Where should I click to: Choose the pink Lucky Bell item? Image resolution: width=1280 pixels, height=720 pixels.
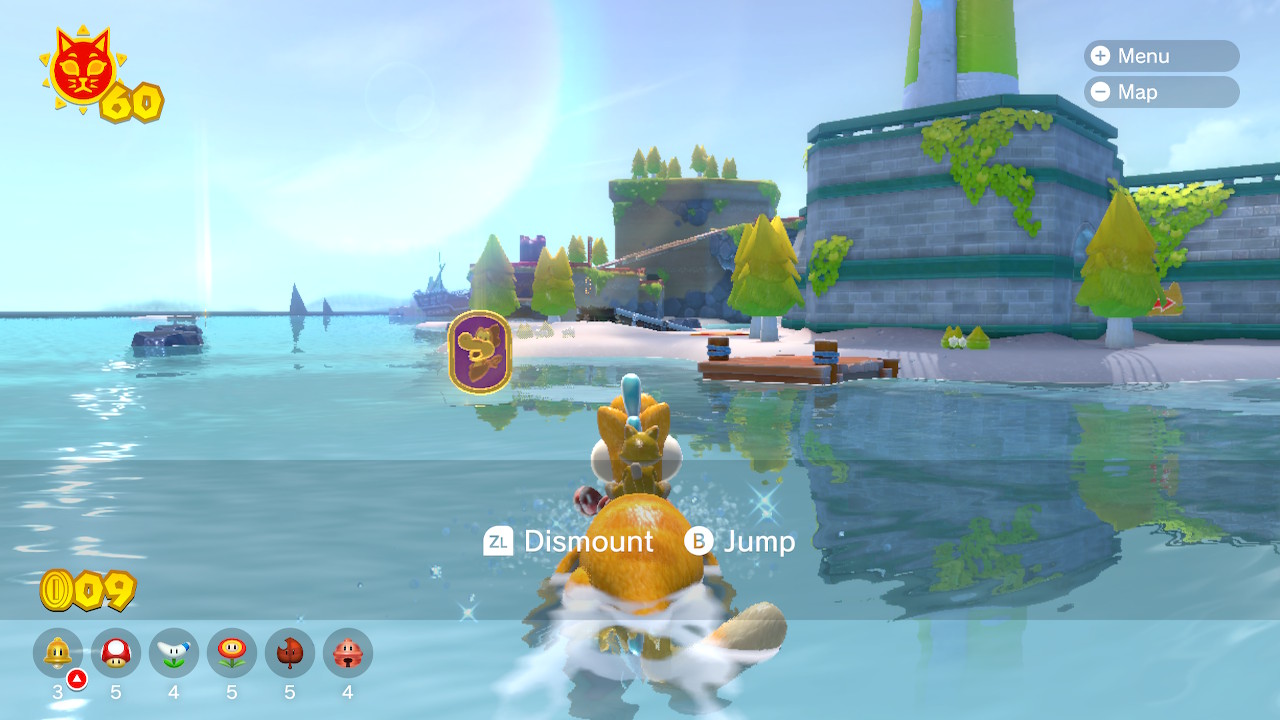pos(348,653)
